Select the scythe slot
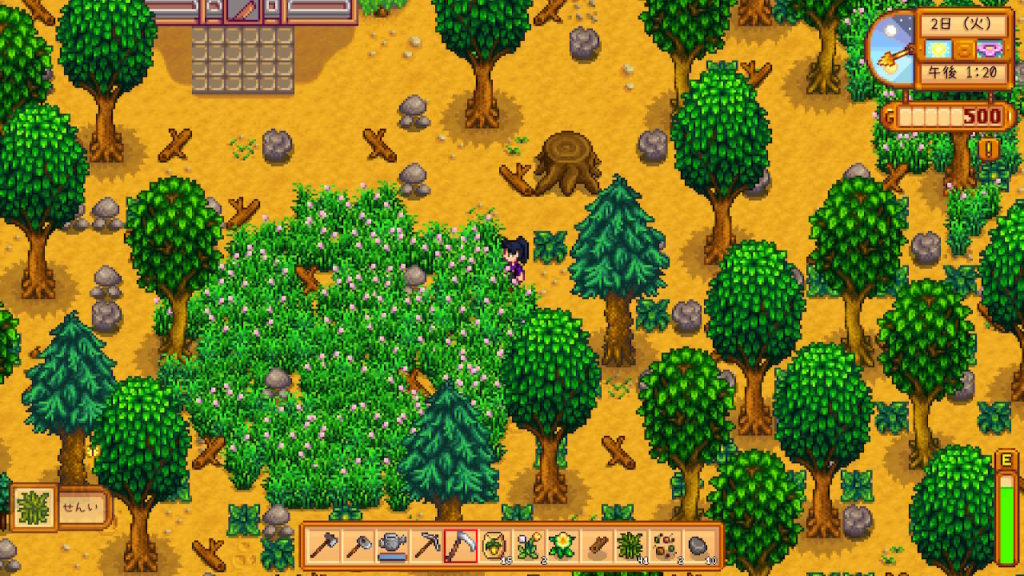This screenshot has width=1024, height=576. 460,547
